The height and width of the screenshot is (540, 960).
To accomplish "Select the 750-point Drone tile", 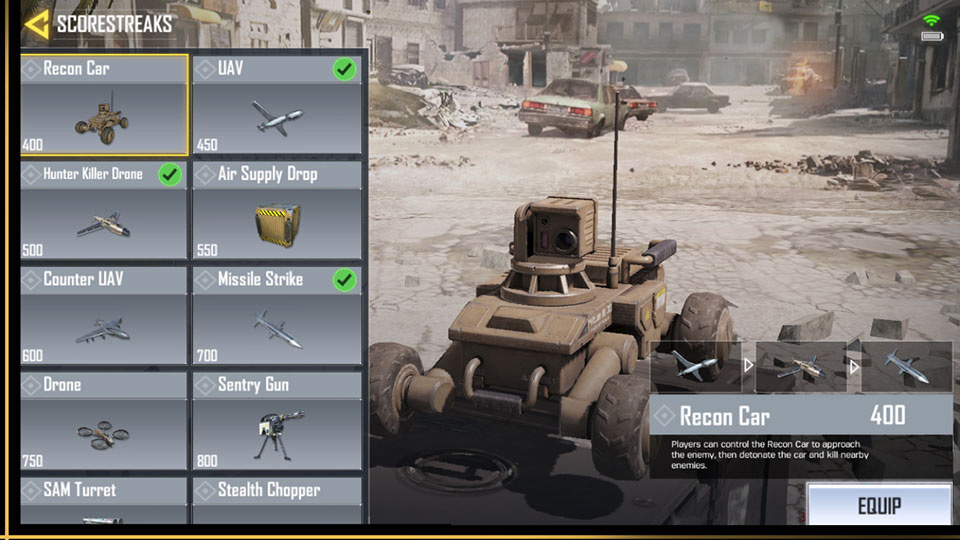I will 104,420.
